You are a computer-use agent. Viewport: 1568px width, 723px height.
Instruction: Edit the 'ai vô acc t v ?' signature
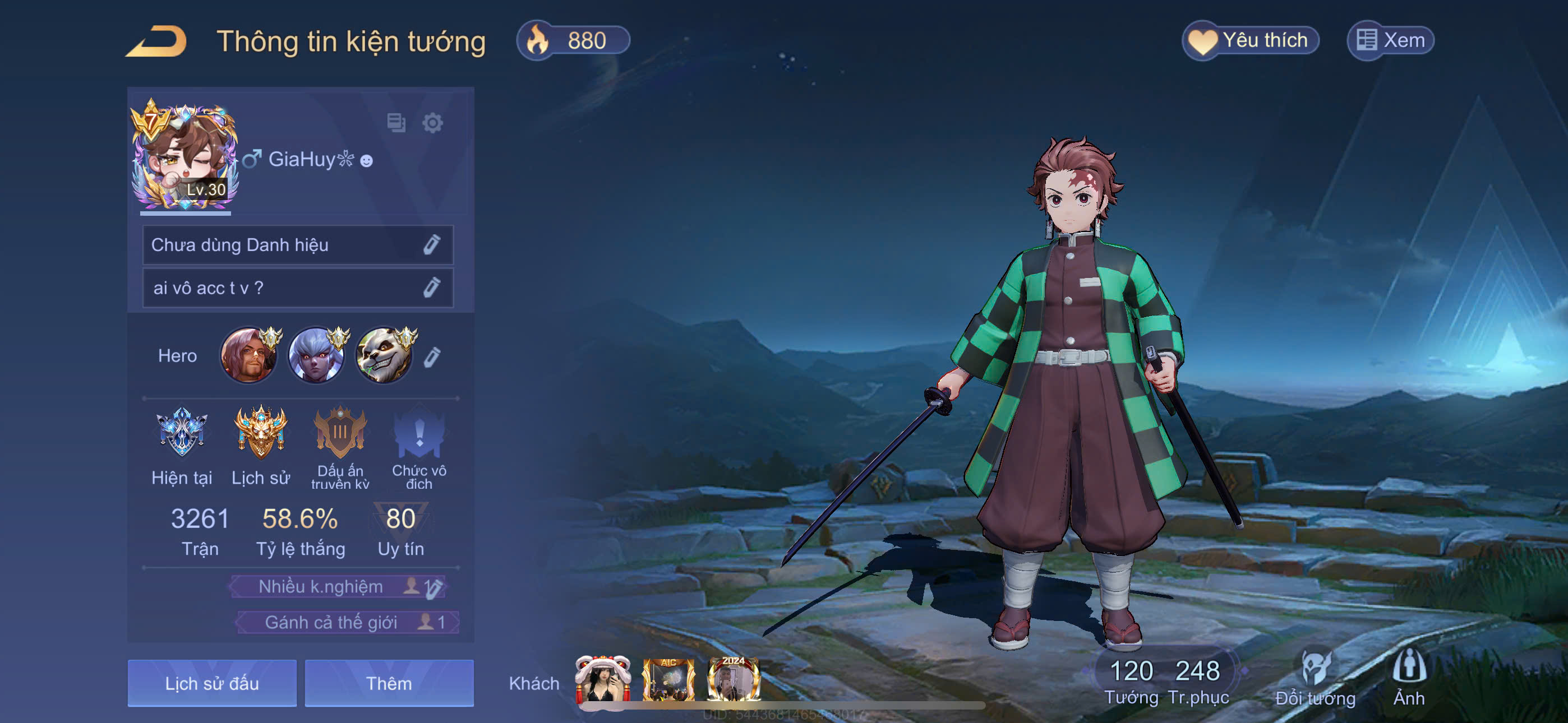431,288
